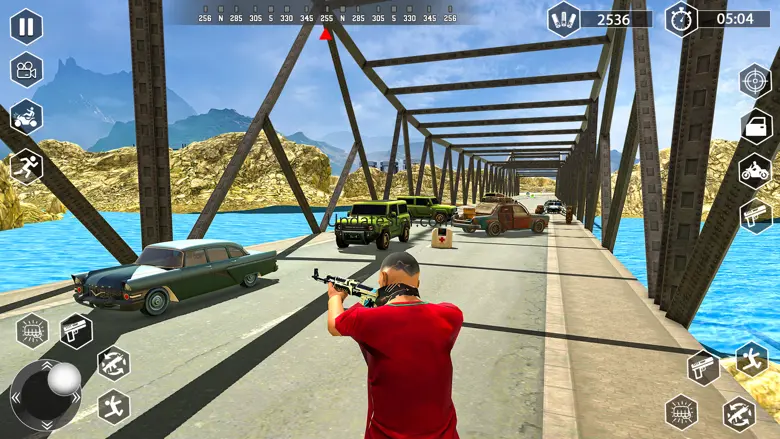This screenshot has width=780, height=439.
Task: Tap the riderless motorcycle icon
Action: coord(755,170)
